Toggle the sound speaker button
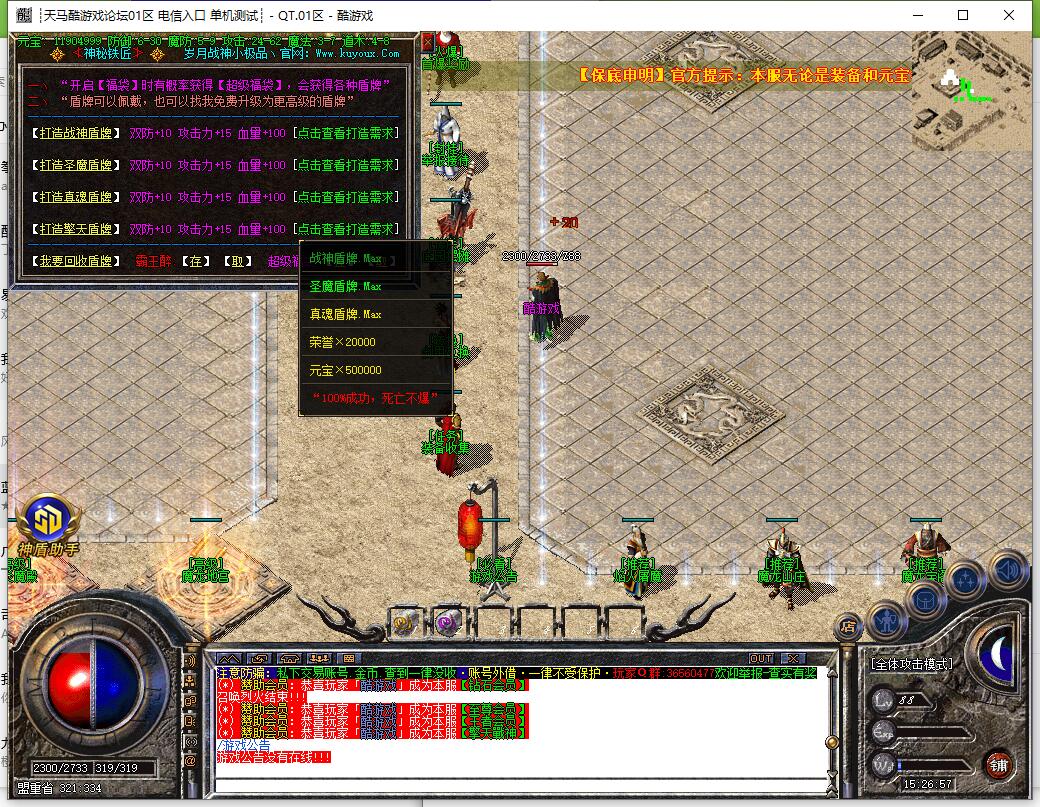The image size is (1040, 807). coord(1007,570)
